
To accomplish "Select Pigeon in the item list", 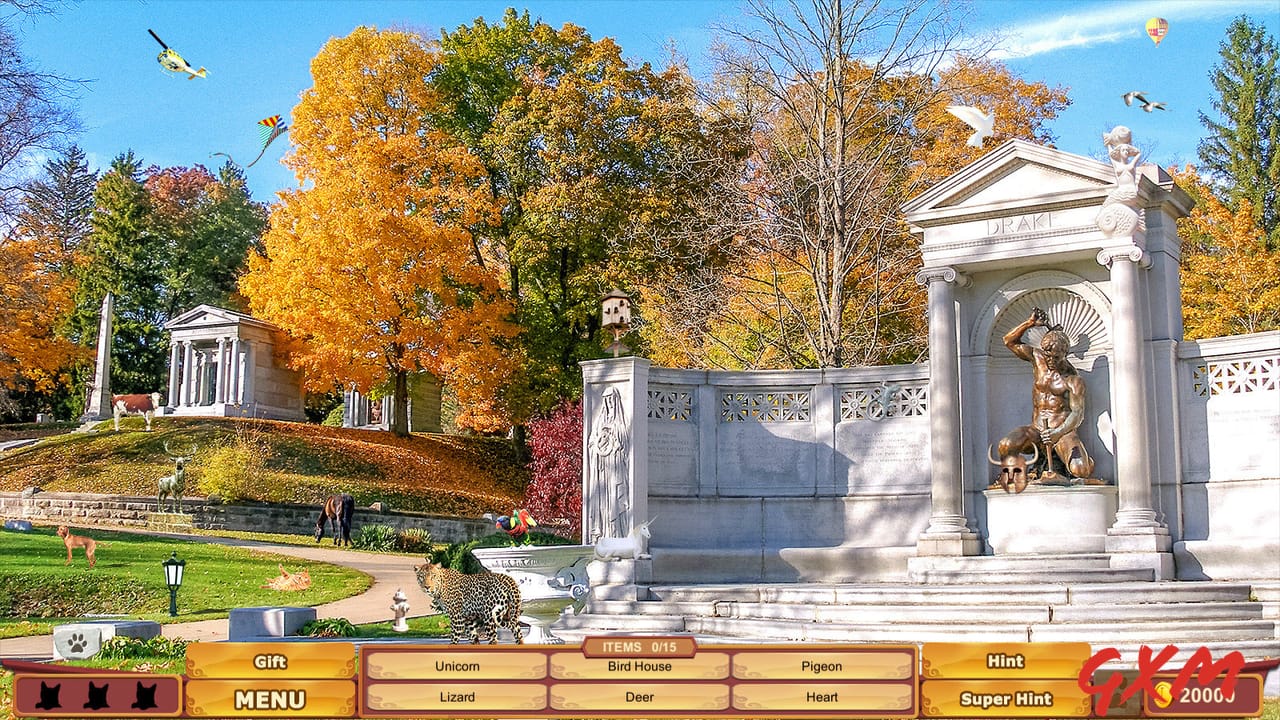I will (x=821, y=665).
